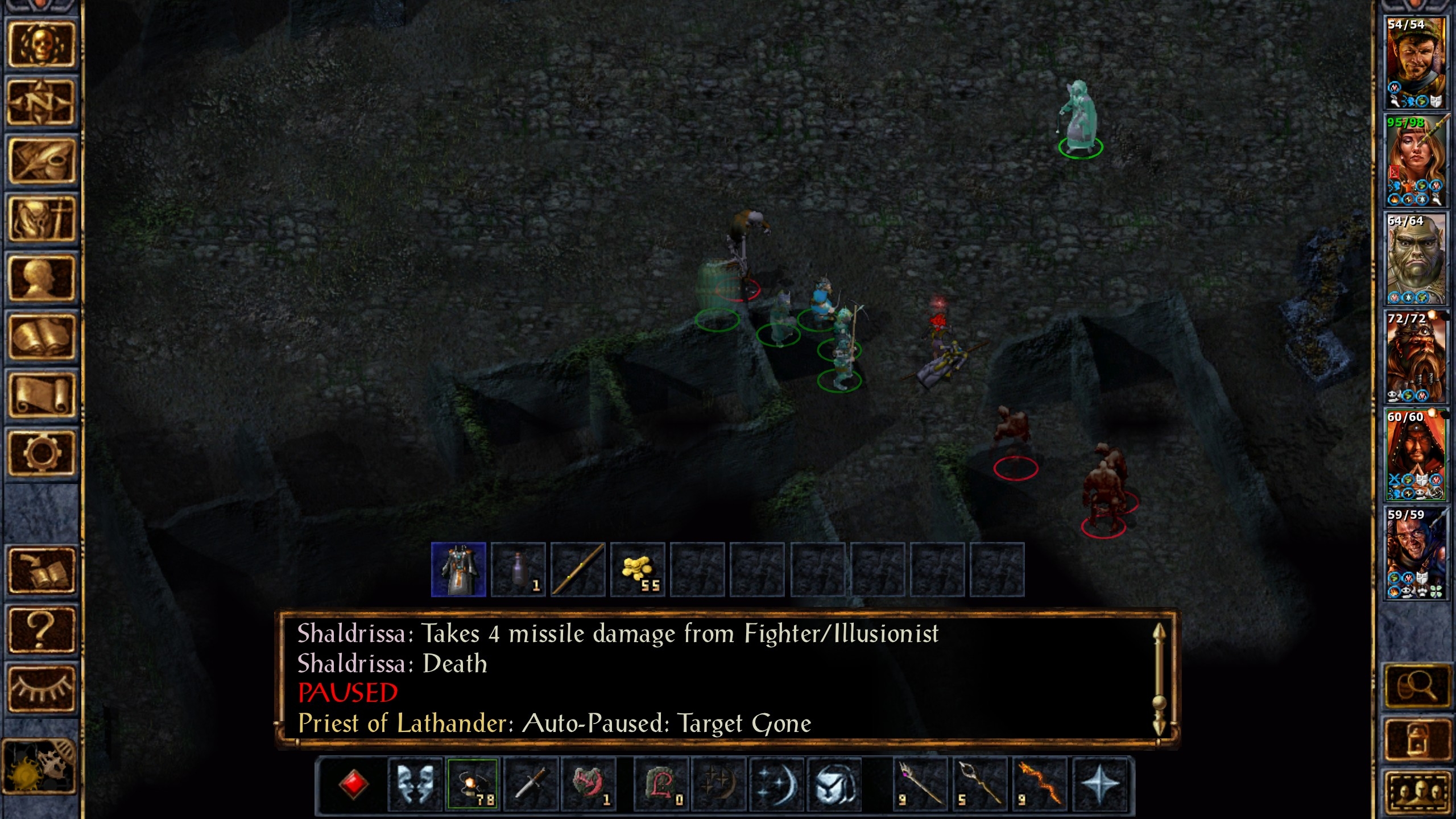1456x819 pixels.
Task: Pick up the 55 gold pile
Action: click(x=638, y=569)
